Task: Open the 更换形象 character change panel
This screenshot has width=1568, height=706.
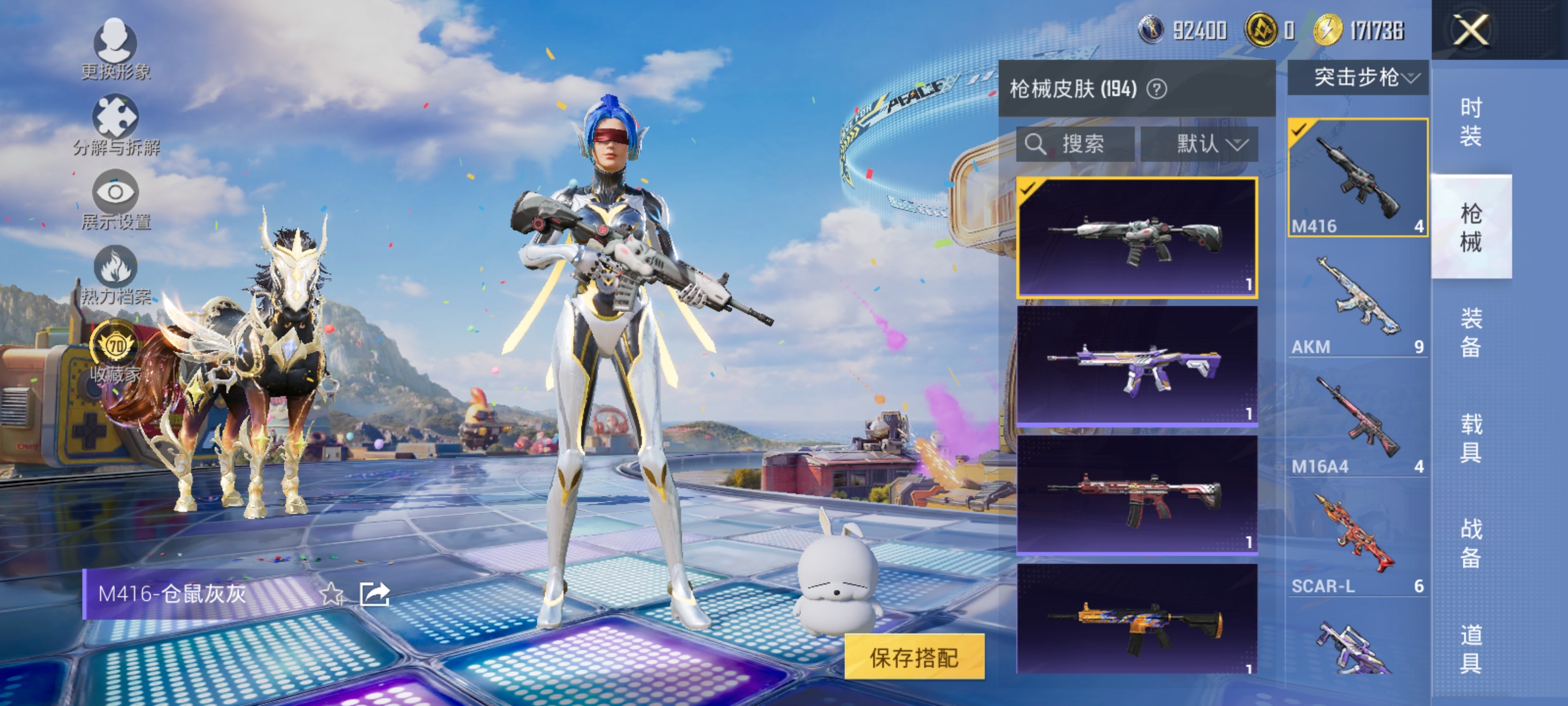Action: click(116, 46)
